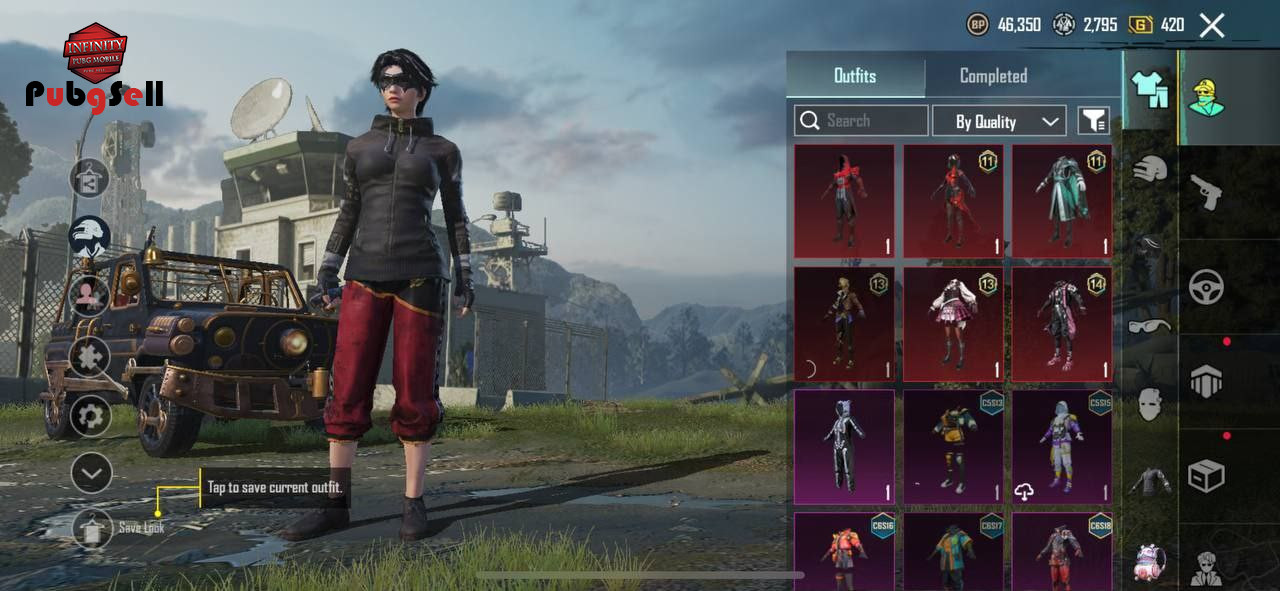
Task: Select the backpack category icon
Action: (x=1150, y=563)
